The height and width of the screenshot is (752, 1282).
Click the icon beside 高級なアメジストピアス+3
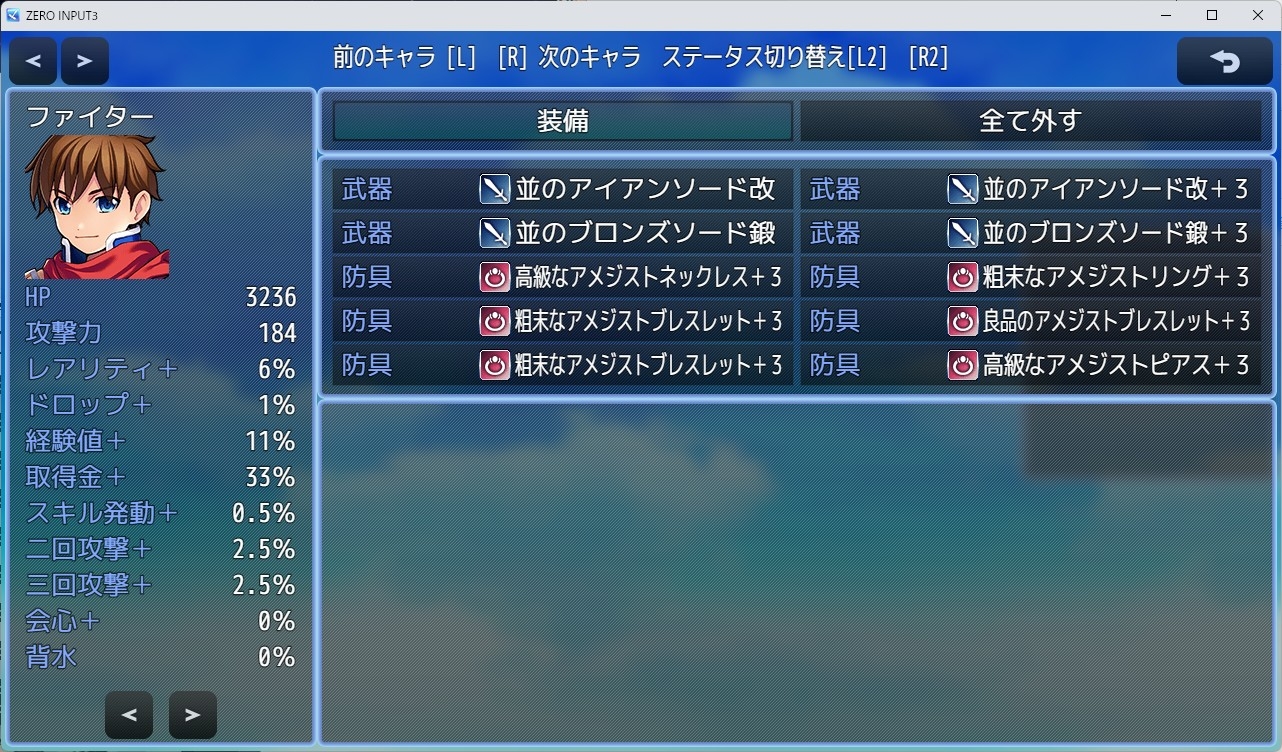[962, 364]
